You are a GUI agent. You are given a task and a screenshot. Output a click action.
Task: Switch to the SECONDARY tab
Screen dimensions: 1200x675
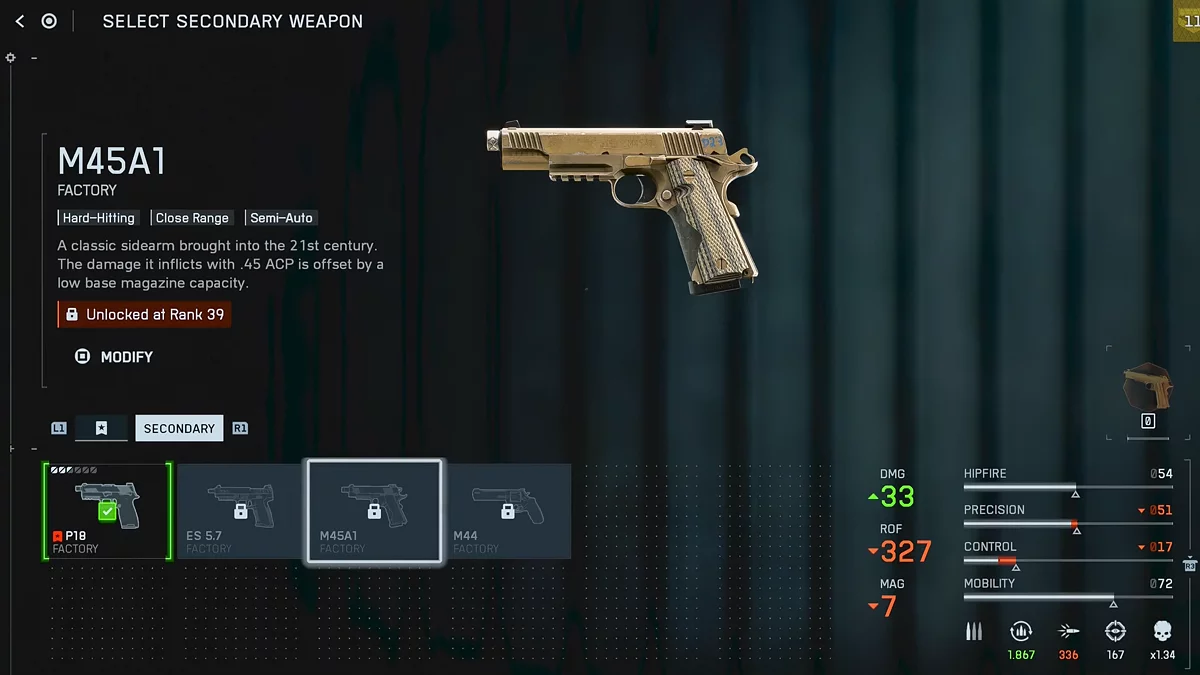coord(179,428)
